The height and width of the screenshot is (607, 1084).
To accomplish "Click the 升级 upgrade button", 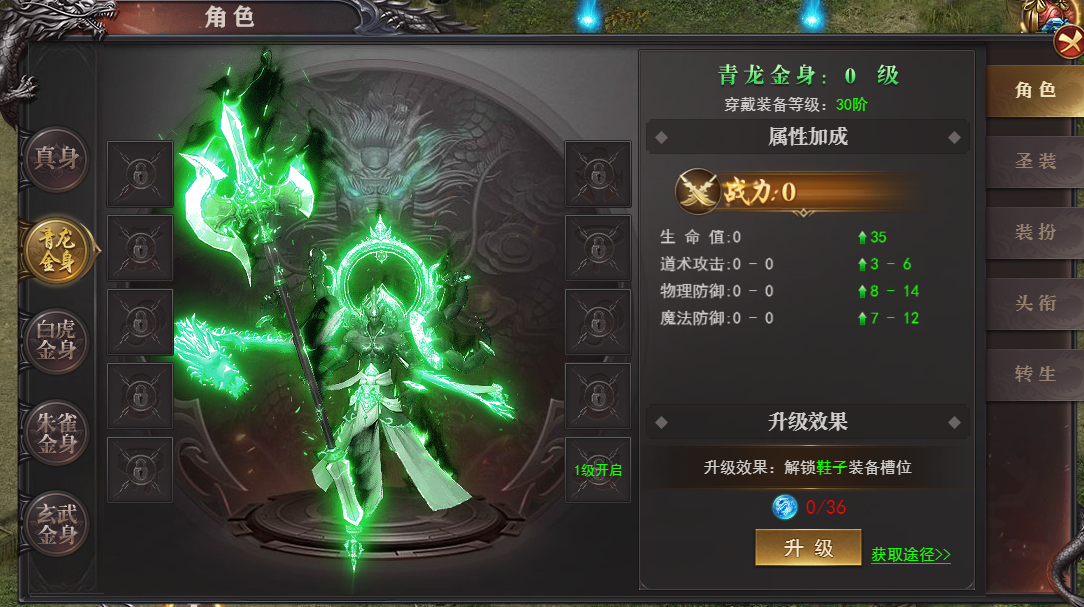I will [808, 548].
